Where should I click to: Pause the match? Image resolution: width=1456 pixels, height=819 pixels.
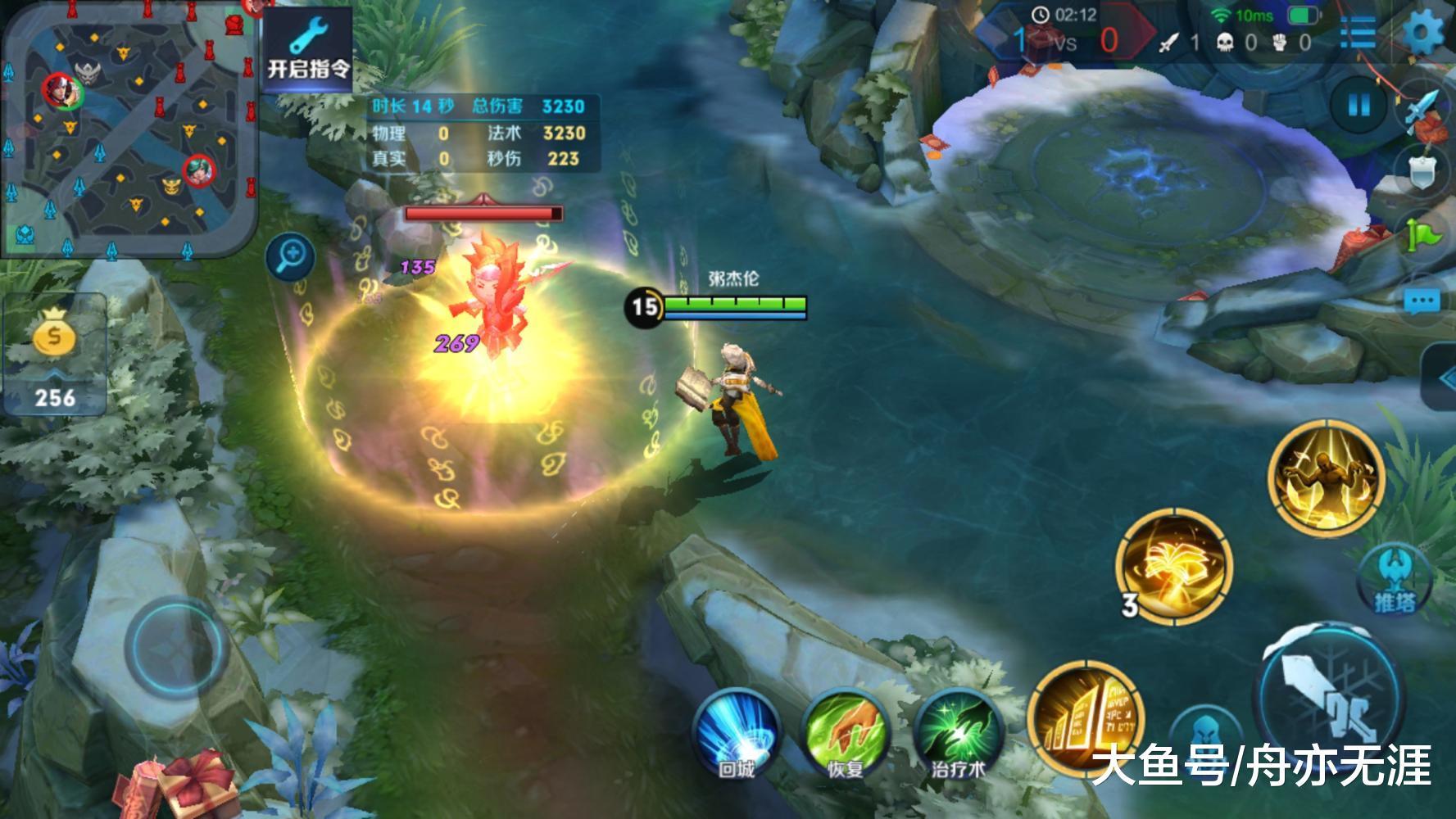coord(1359,105)
